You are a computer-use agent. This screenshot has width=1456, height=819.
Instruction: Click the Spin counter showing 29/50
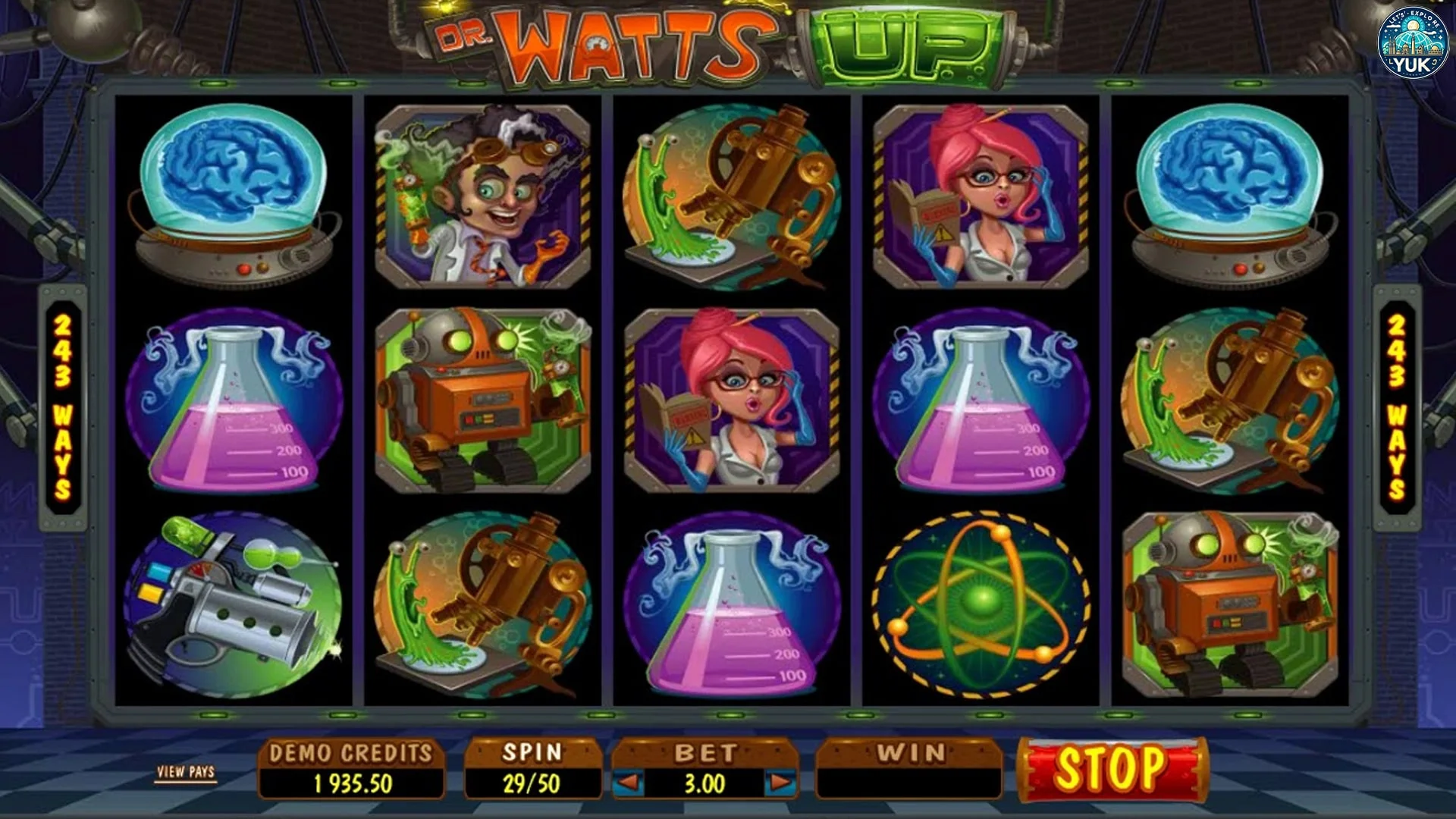(531, 762)
